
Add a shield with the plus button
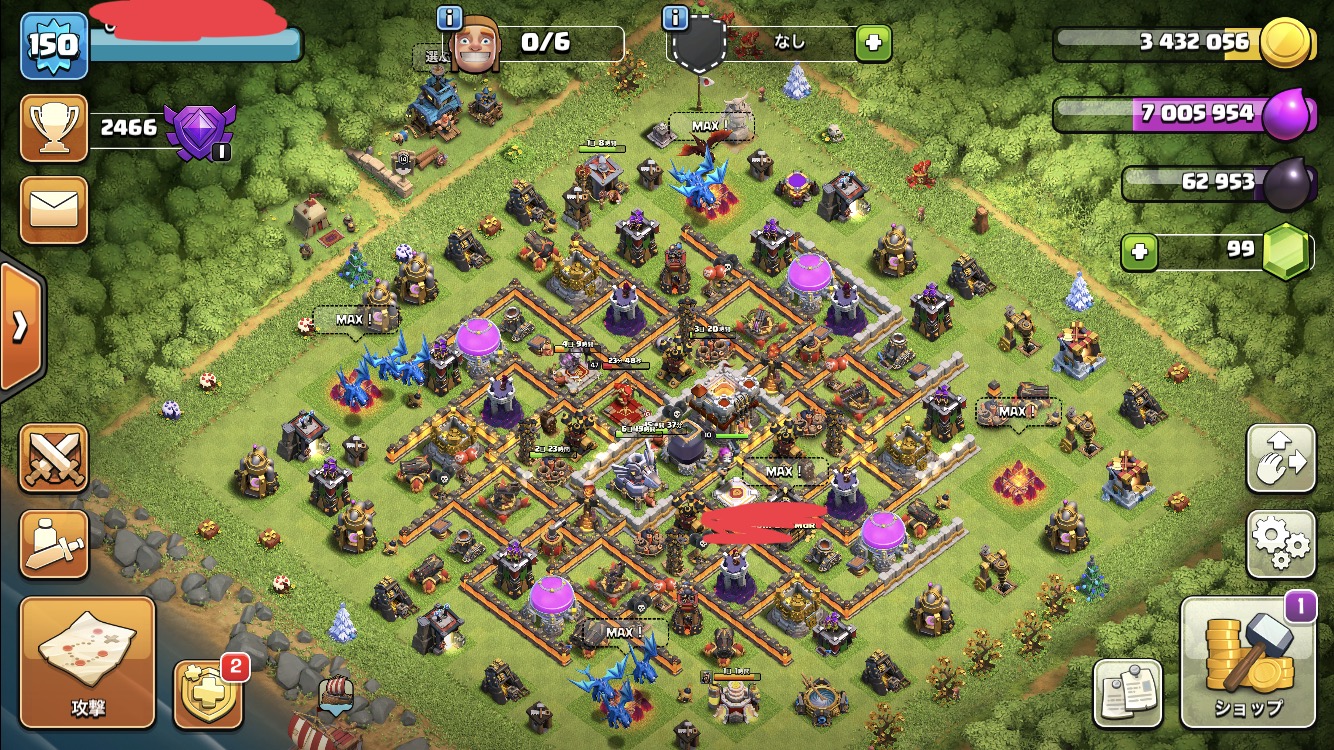[872, 43]
